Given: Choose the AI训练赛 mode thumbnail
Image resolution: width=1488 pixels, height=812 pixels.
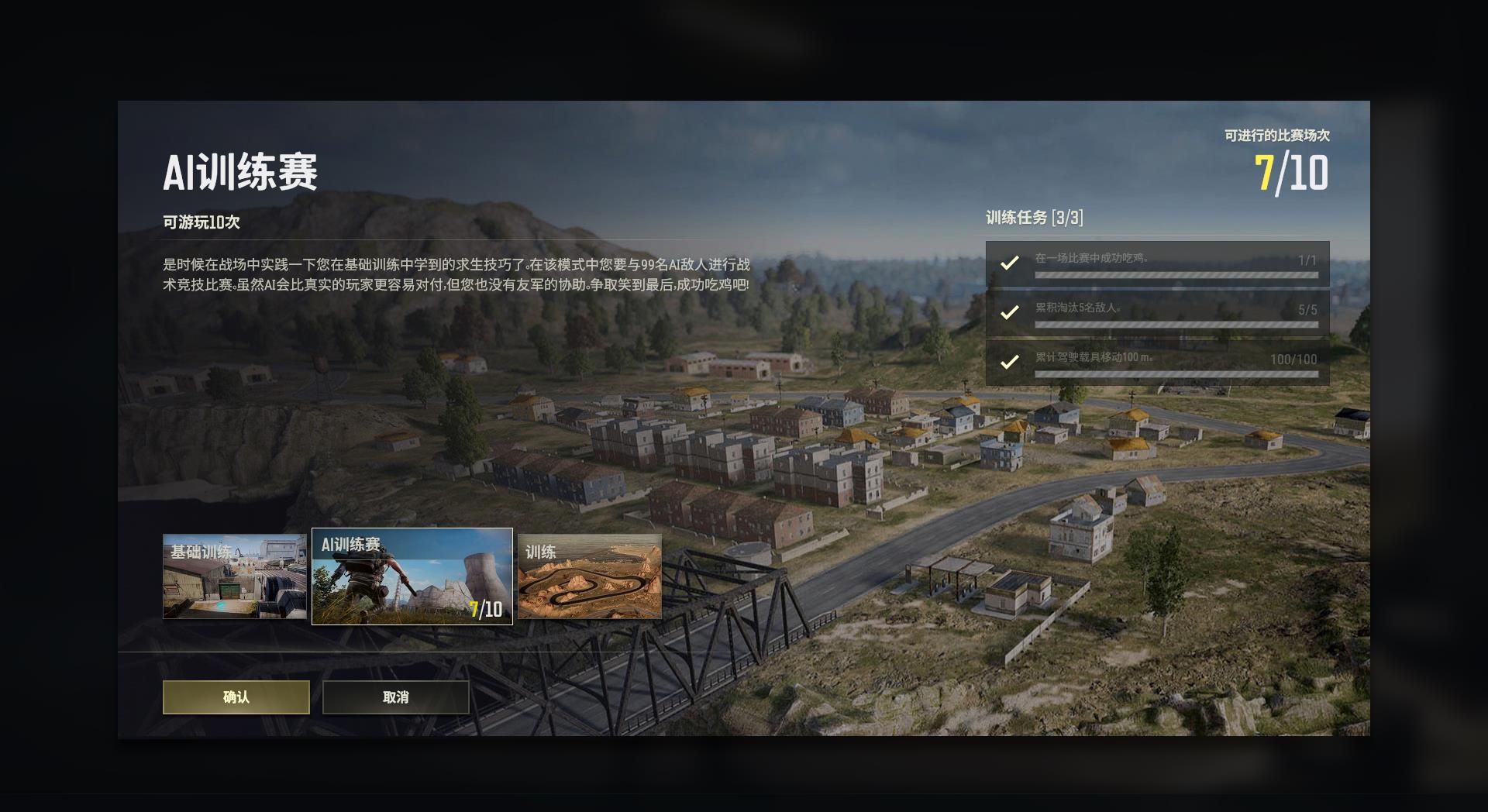Looking at the screenshot, I should (x=412, y=576).
